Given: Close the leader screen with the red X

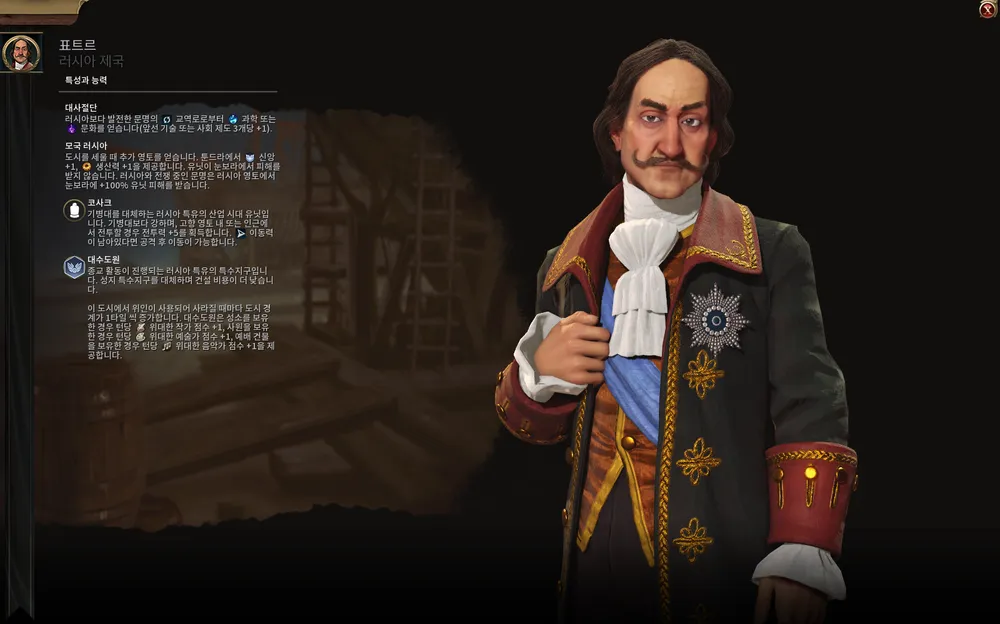Looking at the screenshot, I should pos(987,10).
